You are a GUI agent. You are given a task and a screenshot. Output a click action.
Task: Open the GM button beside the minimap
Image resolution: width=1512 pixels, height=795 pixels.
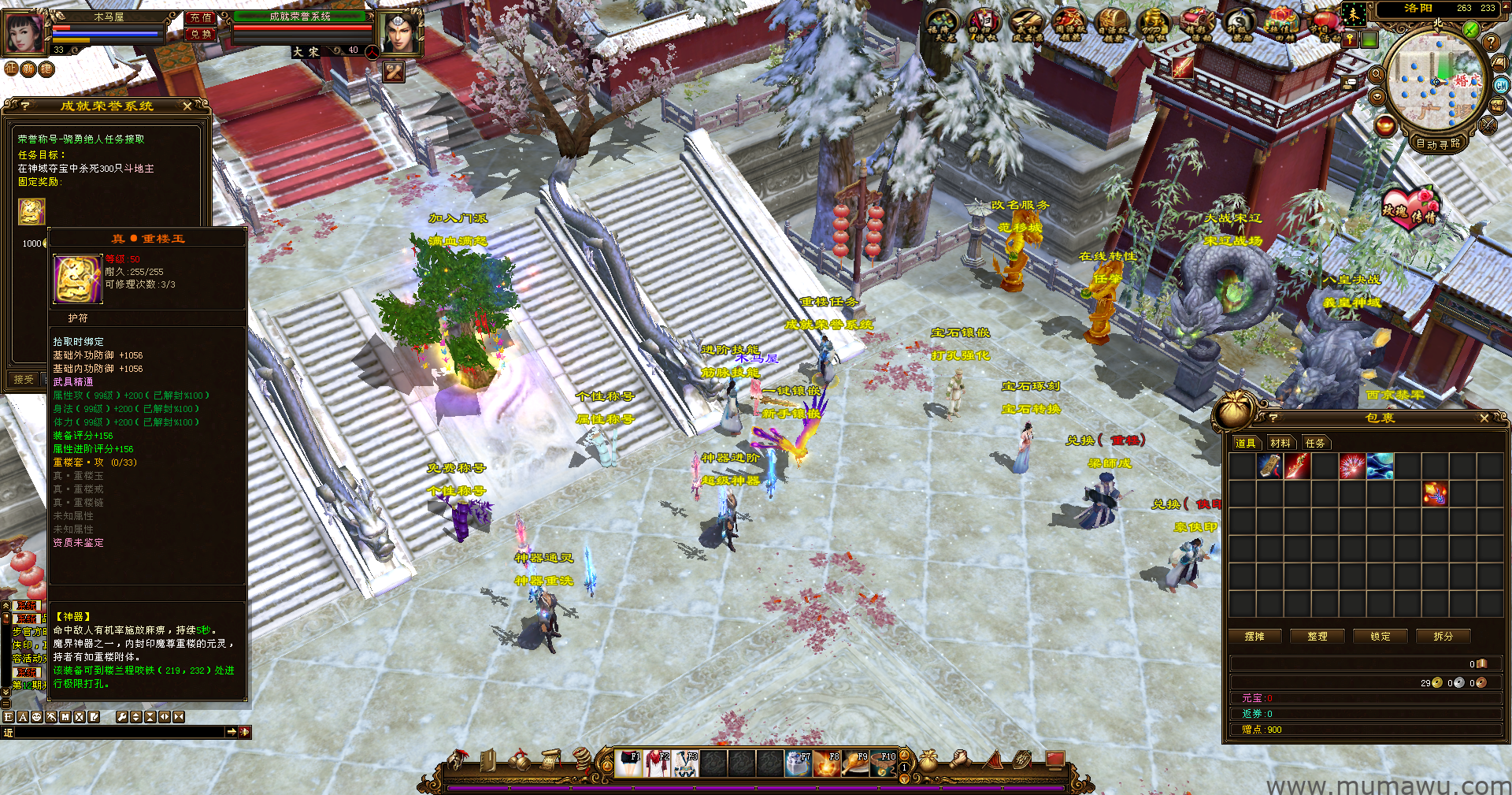pyautogui.click(x=1500, y=86)
